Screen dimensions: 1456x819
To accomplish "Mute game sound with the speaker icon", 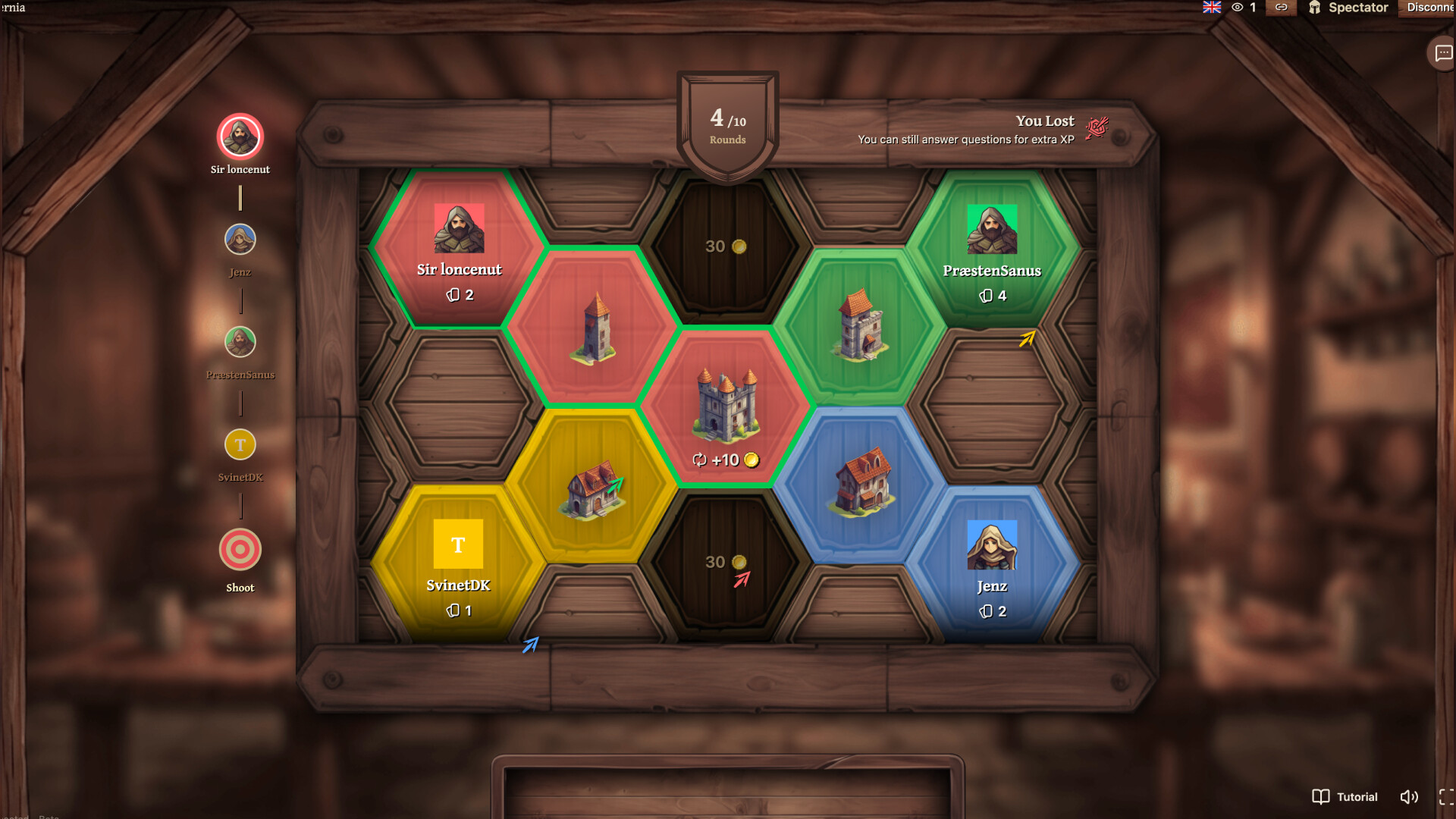I will [x=1409, y=797].
